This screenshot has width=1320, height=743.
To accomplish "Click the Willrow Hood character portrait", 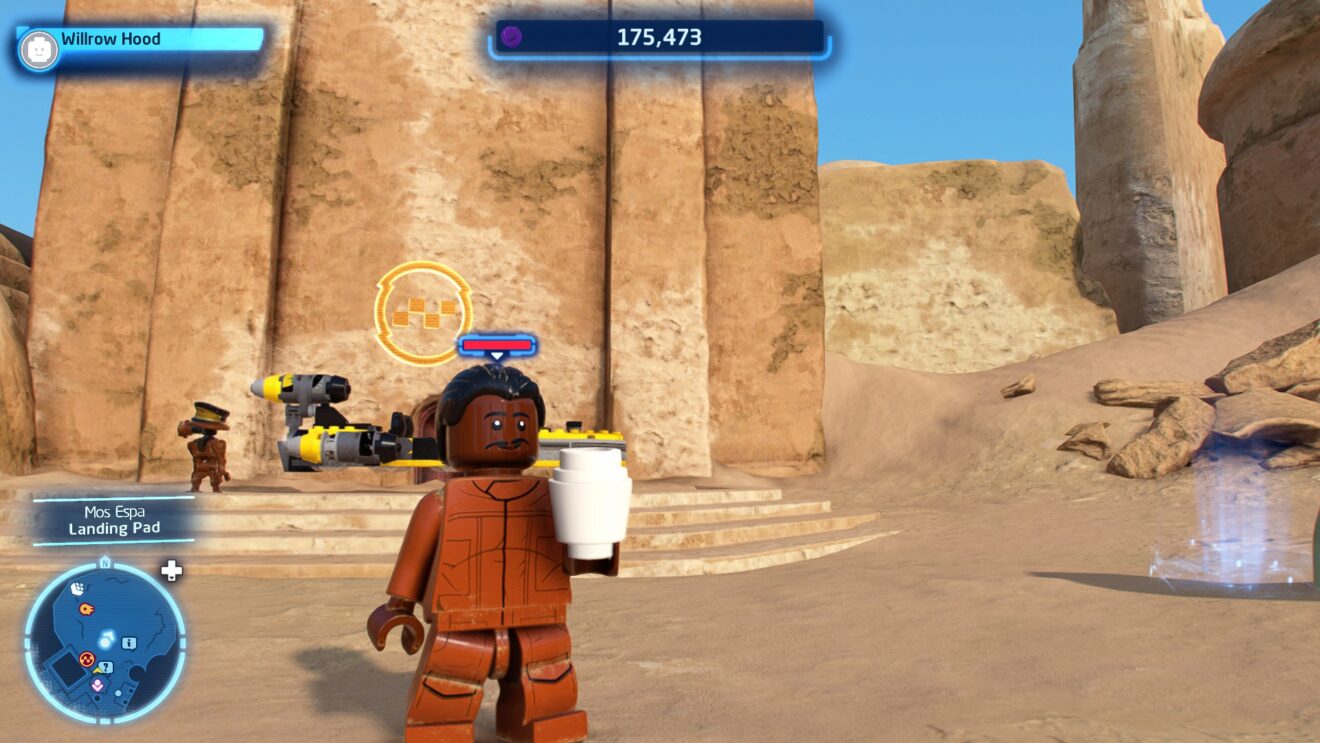I will (38, 50).
